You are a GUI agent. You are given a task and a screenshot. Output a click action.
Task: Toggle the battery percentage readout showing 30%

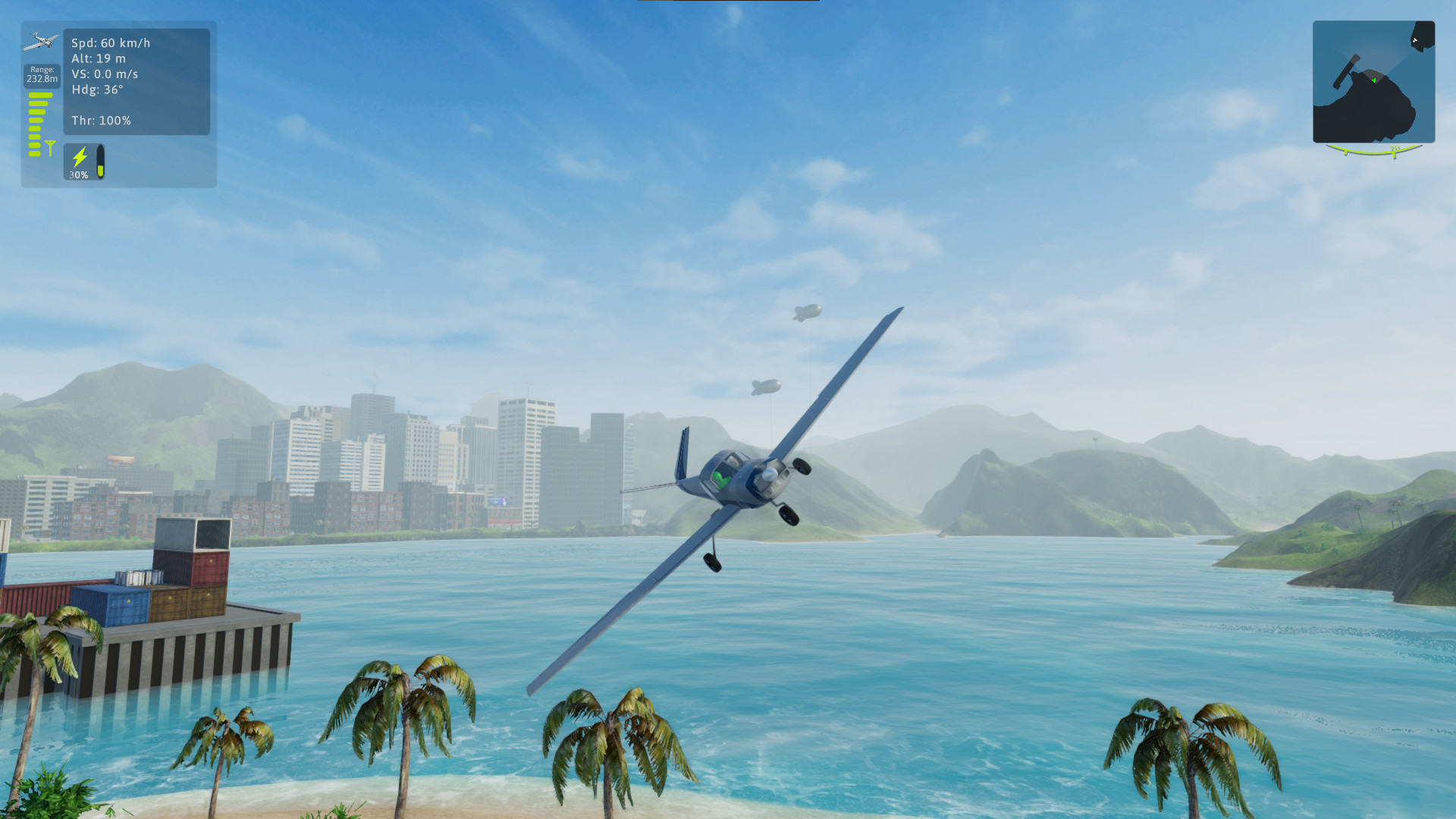click(78, 174)
